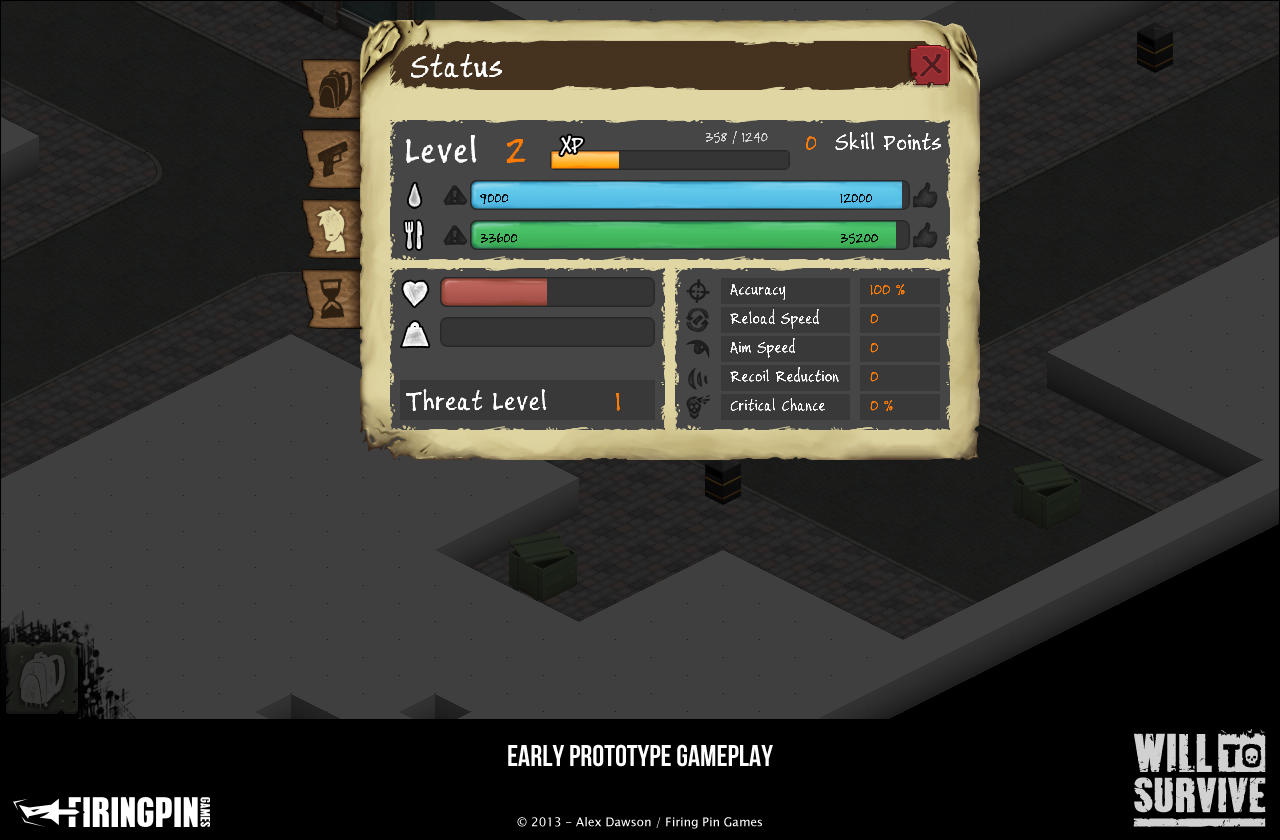
Task: Open the backpack inventory tab
Action: [334, 90]
